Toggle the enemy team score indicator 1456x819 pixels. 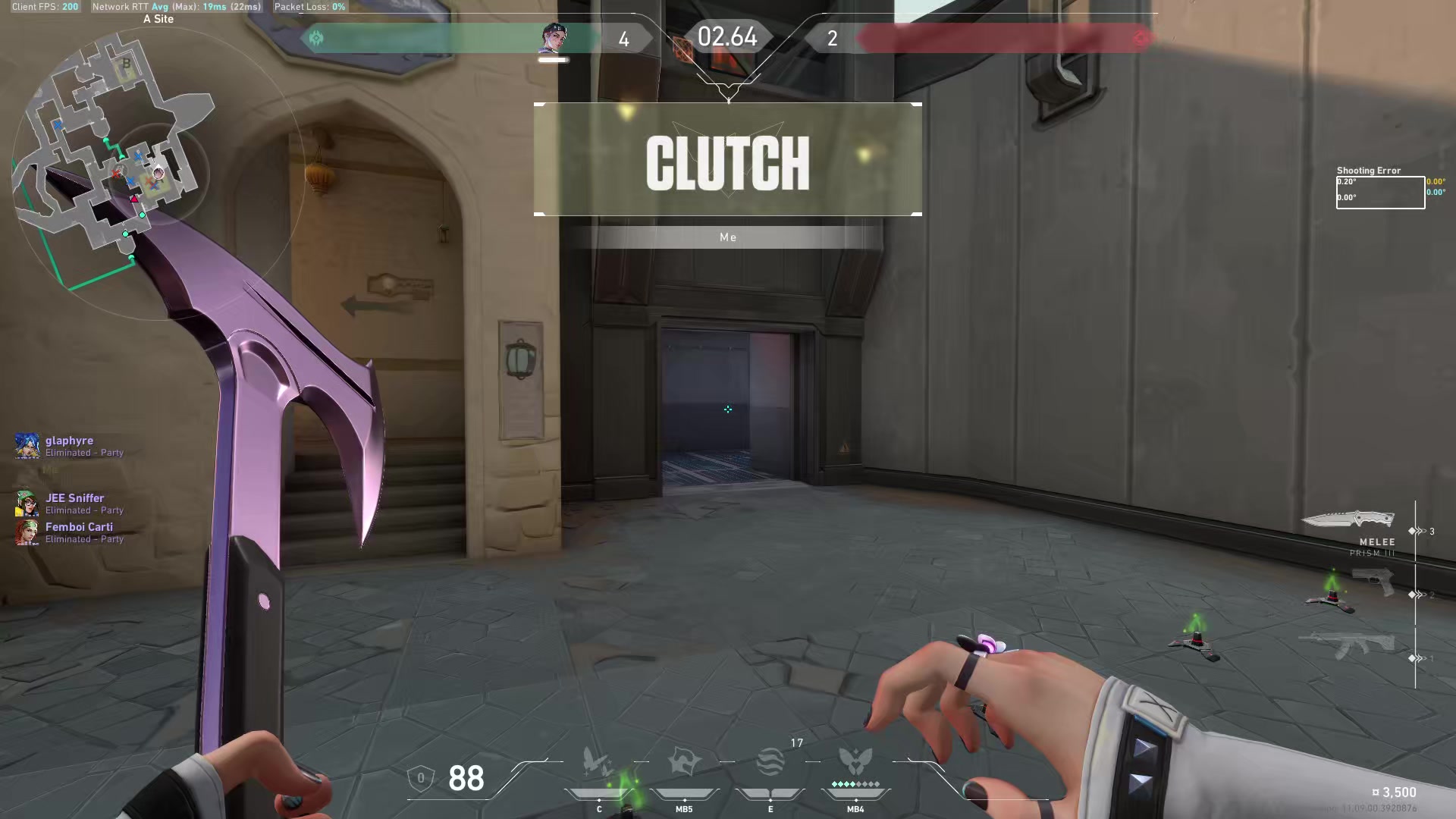click(x=832, y=38)
